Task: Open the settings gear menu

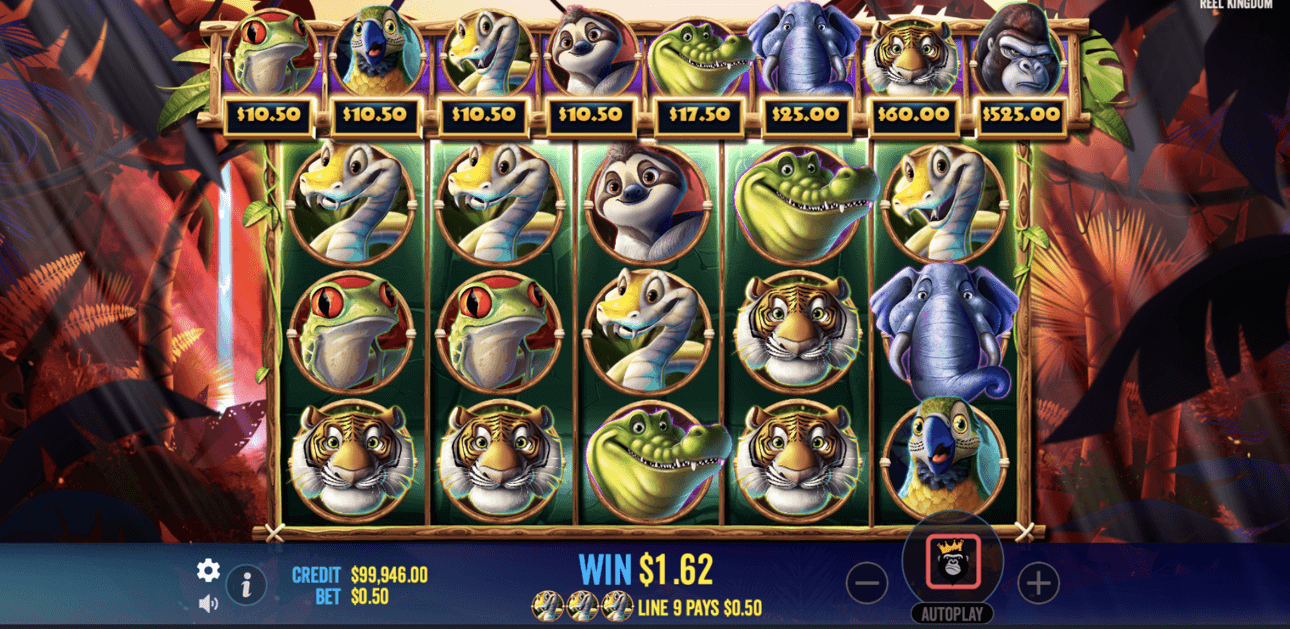Action: coord(208,570)
